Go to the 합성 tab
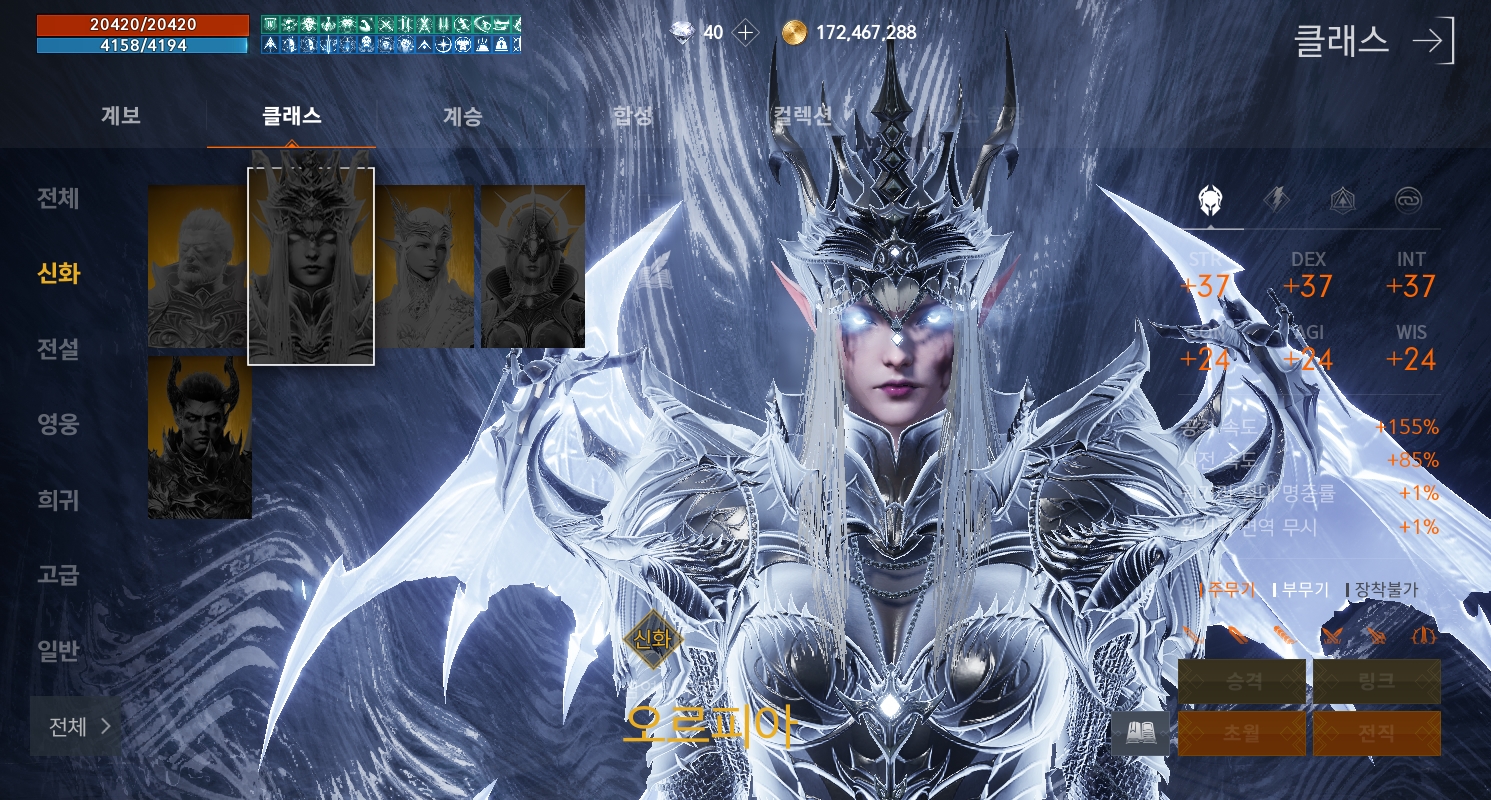Screen dimensions: 1491x800 click(x=632, y=116)
